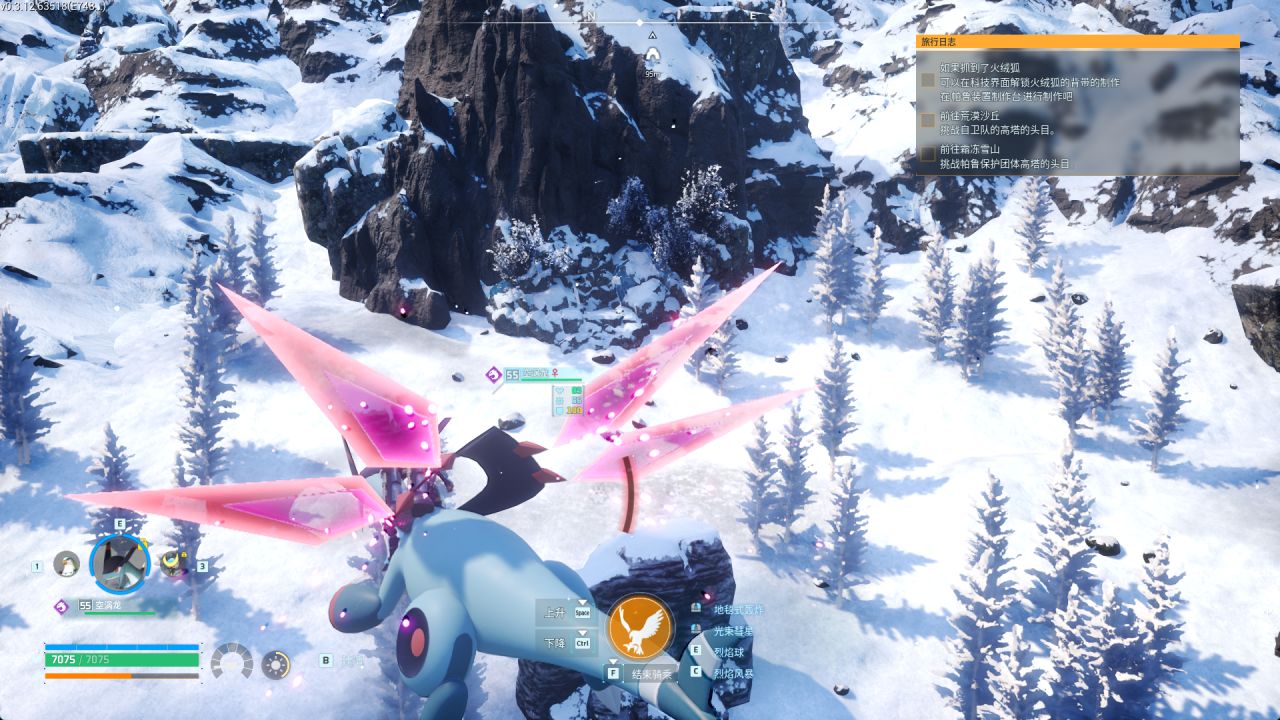The image size is (1280, 720).
Task: Click the segmented arc gauge icon
Action: [232, 662]
